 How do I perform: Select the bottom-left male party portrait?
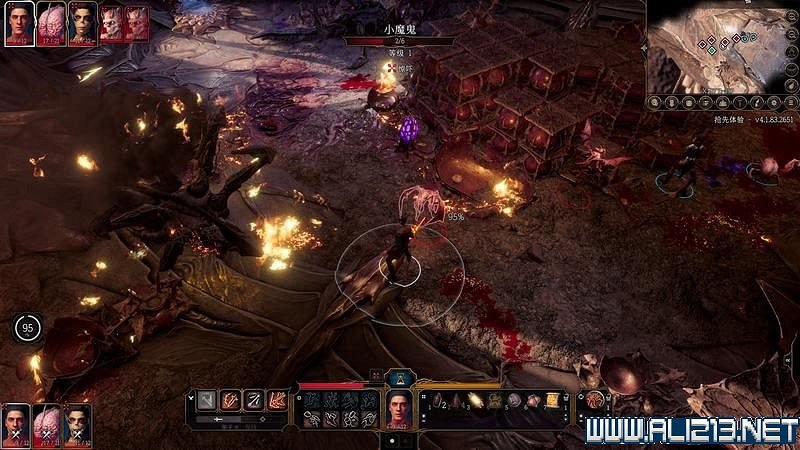[16, 424]
